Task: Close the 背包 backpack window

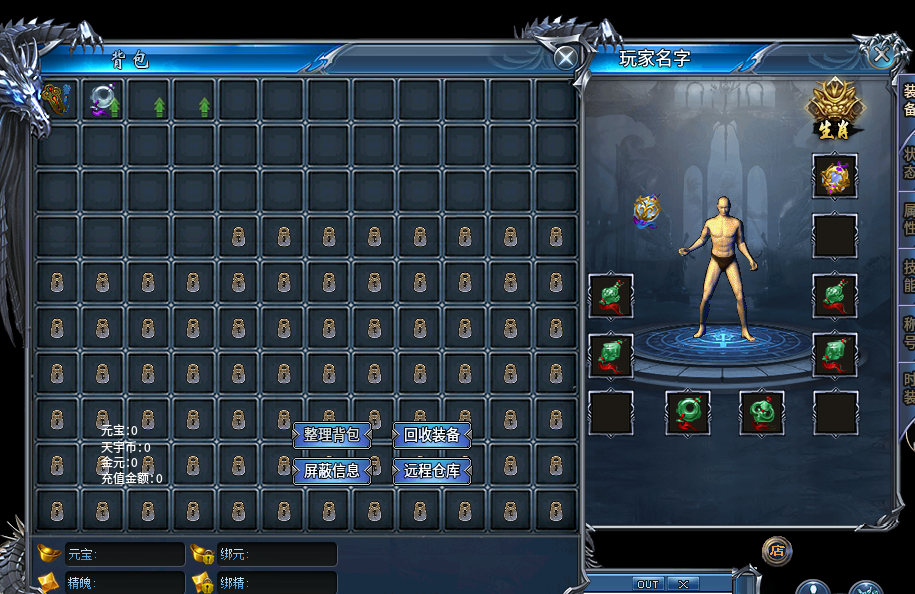Action: coord(566,58)
